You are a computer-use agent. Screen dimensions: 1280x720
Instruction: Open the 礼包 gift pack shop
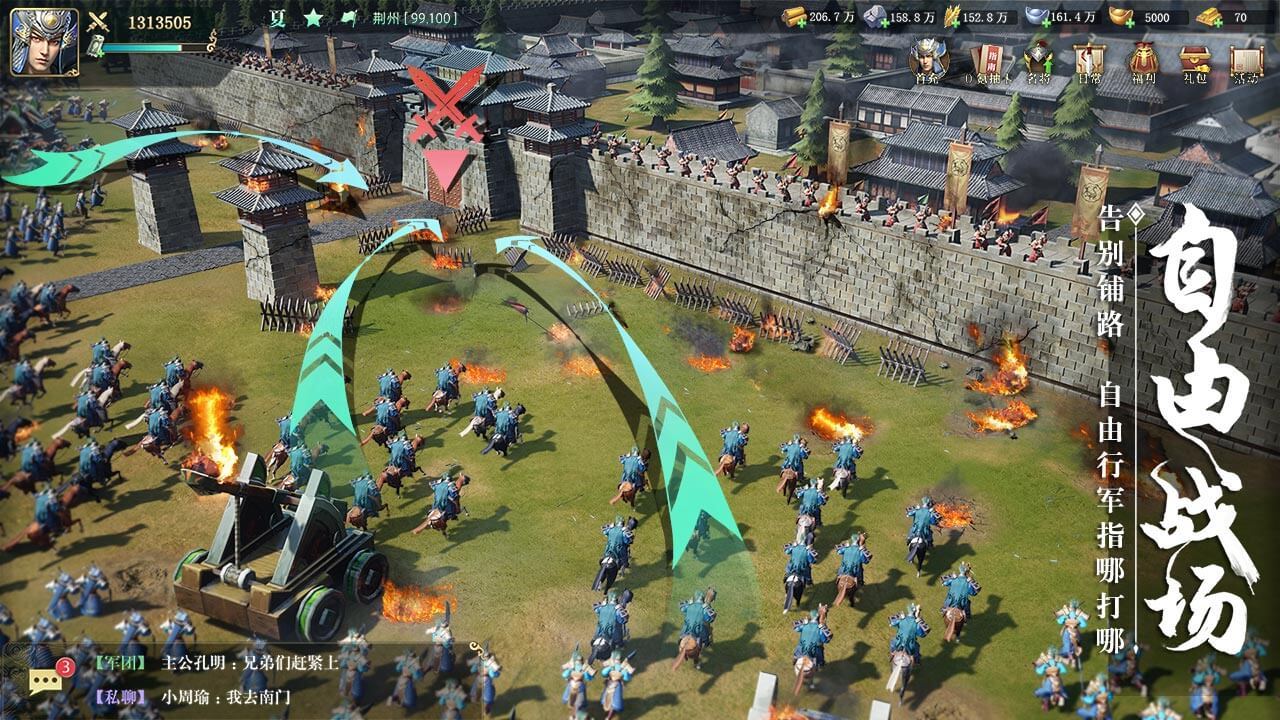1194,58
